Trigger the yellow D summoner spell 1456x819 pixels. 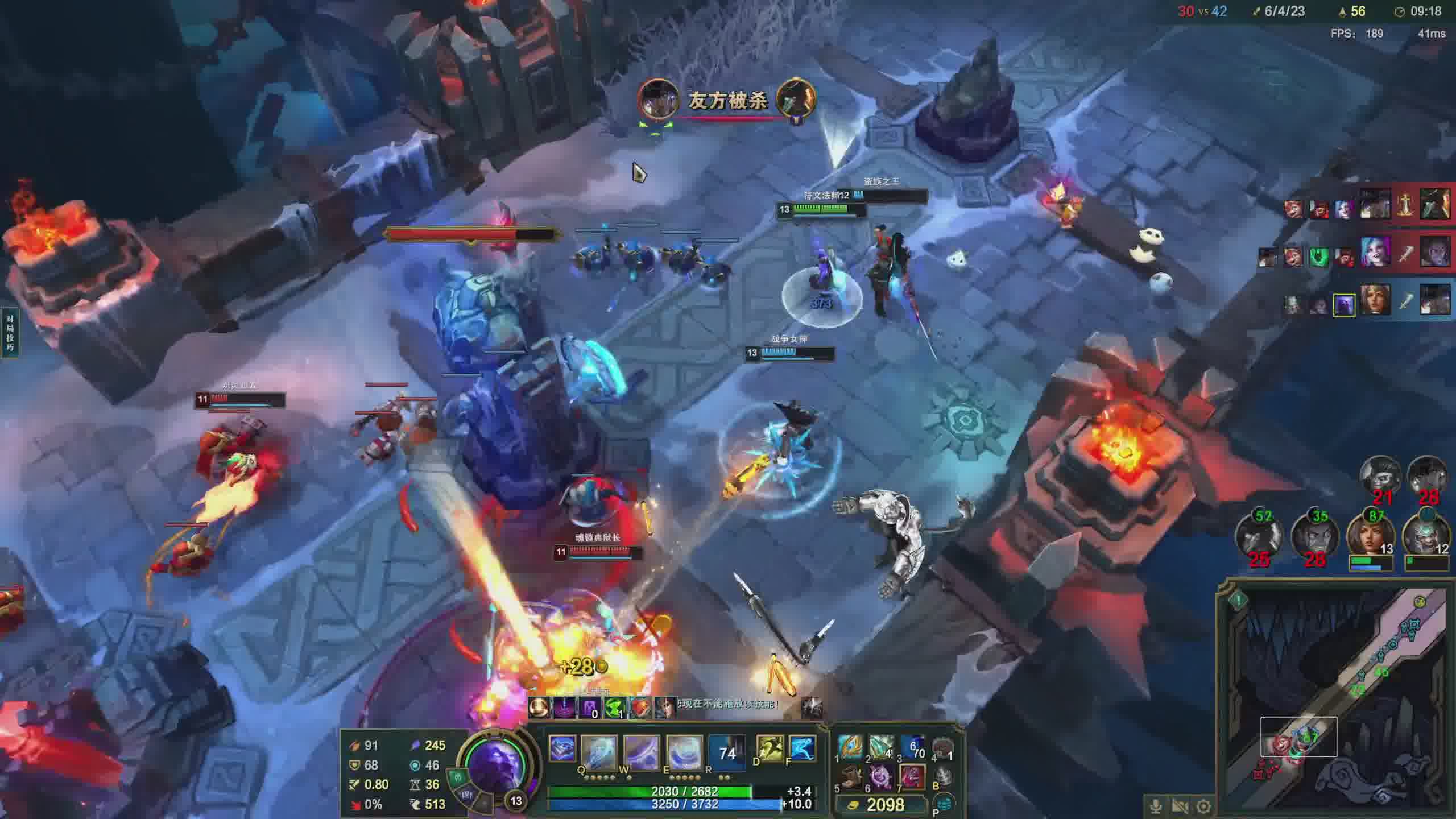coord(769,748)
